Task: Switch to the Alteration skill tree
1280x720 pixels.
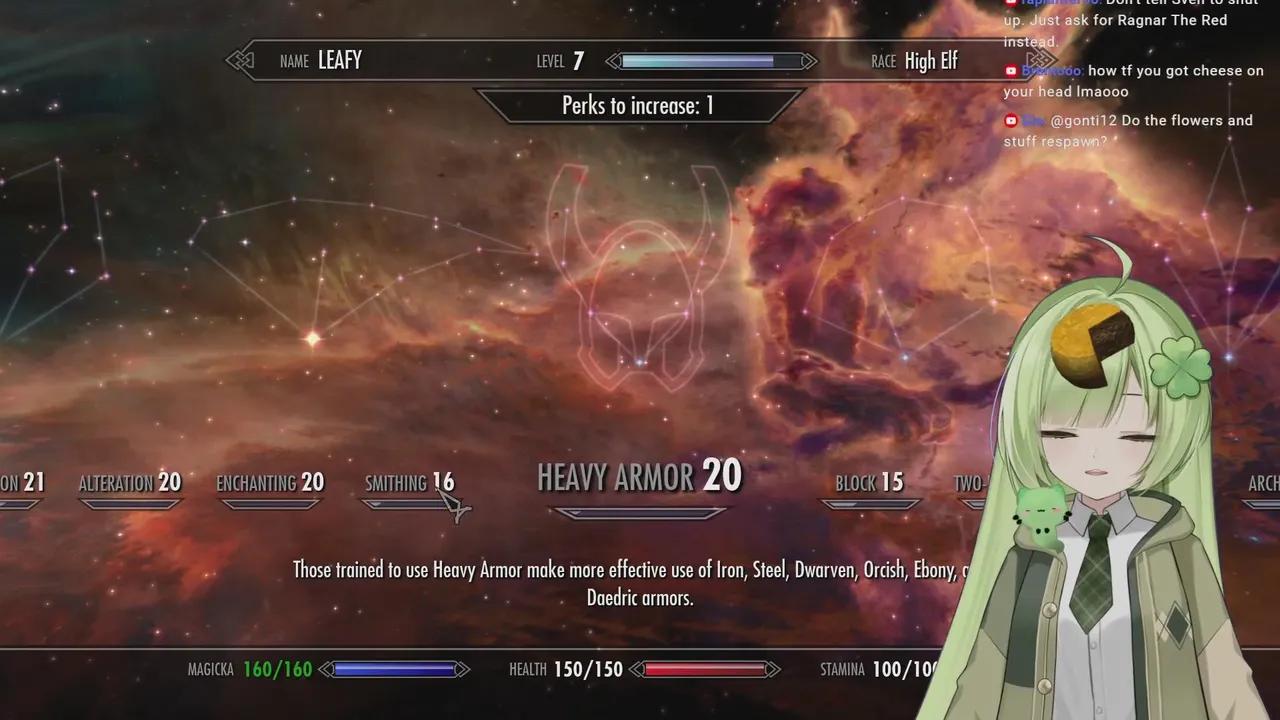Action: 130,483
